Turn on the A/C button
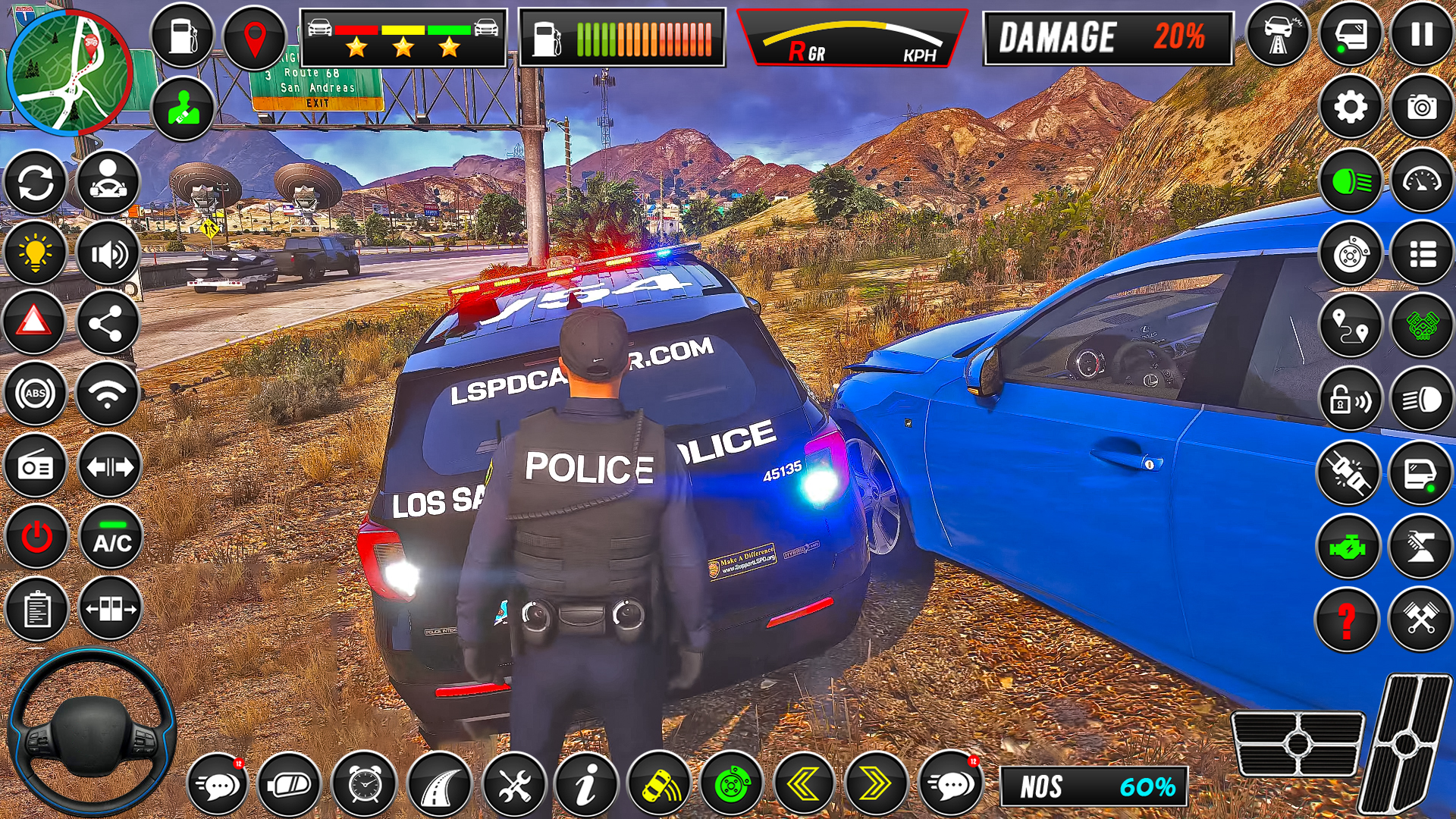The height and width of the screenshot is (819, 1456). click(111, 538)
